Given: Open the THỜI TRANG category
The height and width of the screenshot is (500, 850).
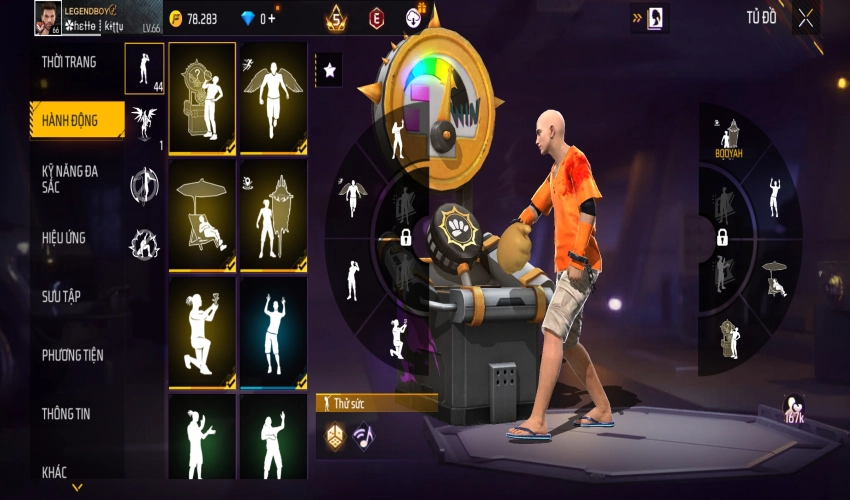Looking at the screenshot, I should (x=69, y=62).
